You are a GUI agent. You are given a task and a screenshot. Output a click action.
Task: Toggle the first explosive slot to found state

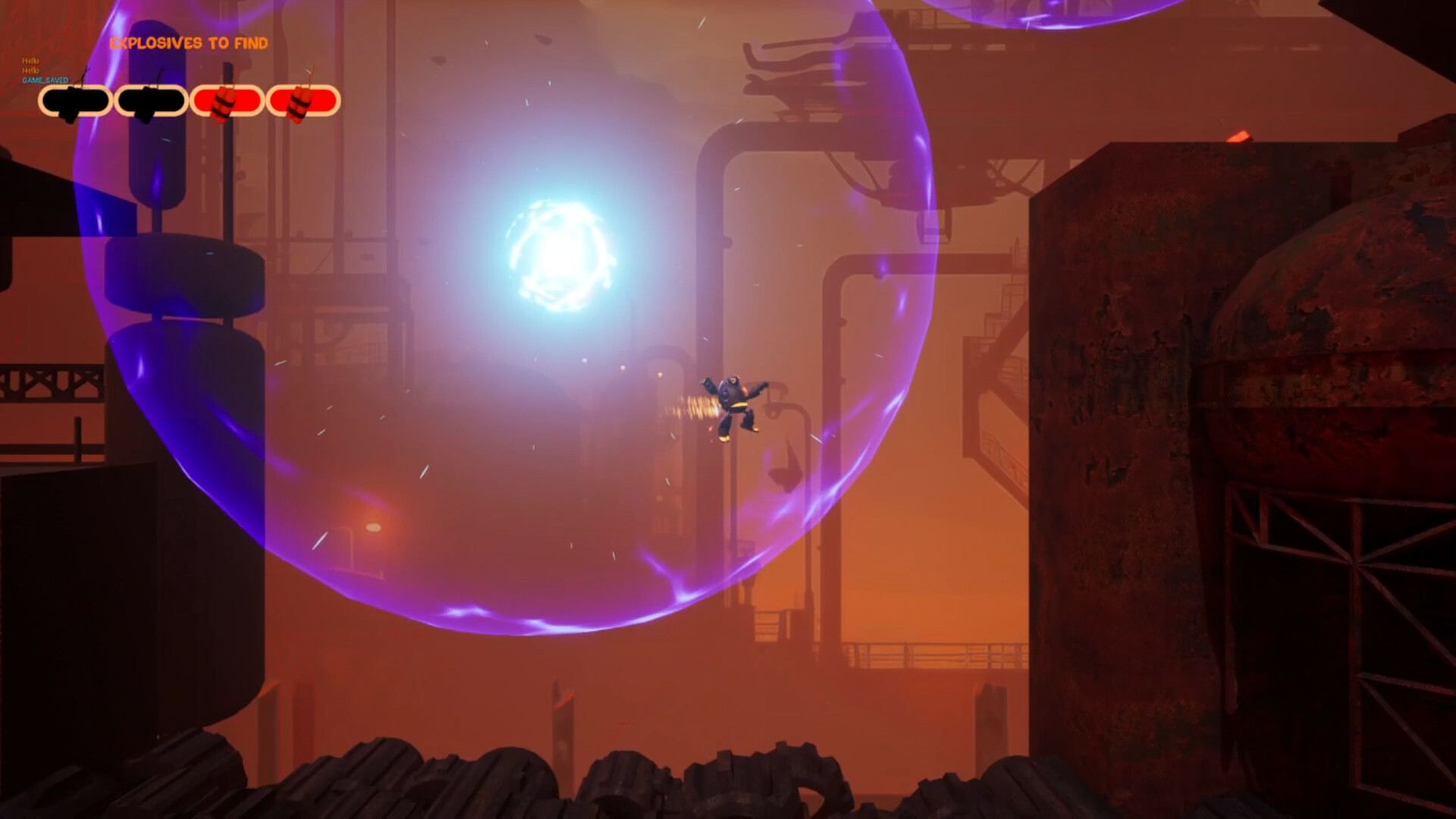click(76, 101)
